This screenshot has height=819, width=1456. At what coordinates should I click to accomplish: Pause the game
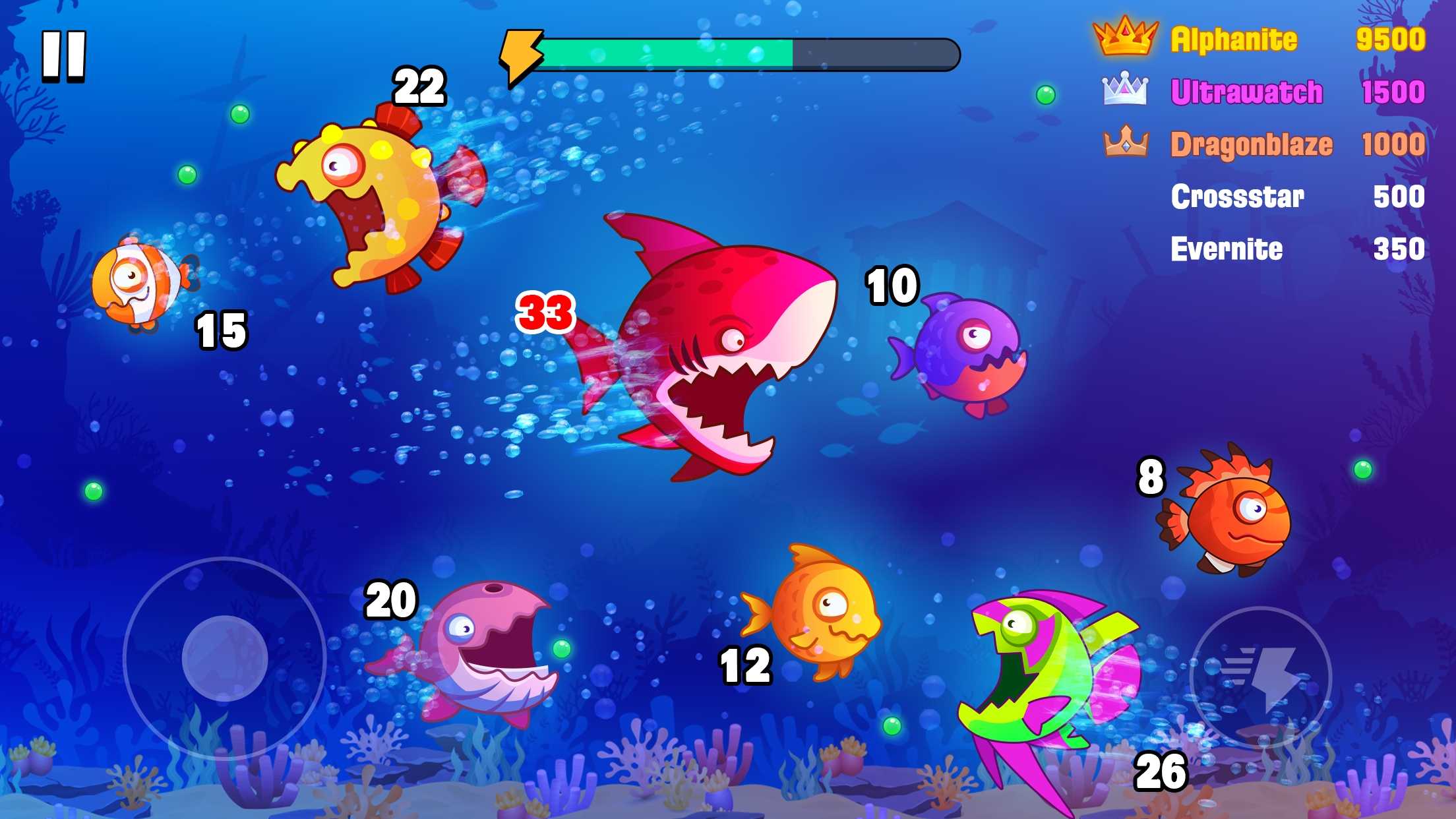point(64,56)
